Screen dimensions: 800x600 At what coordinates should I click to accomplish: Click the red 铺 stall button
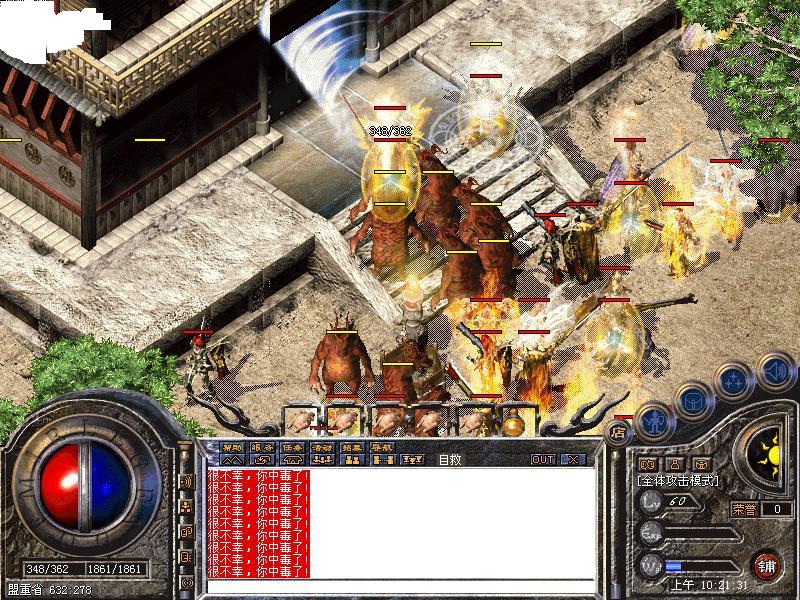[767, 564]
